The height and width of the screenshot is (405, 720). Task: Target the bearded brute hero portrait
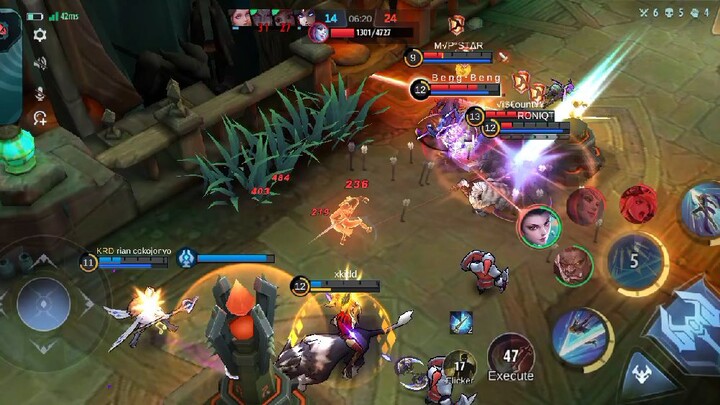coord(572,265)
